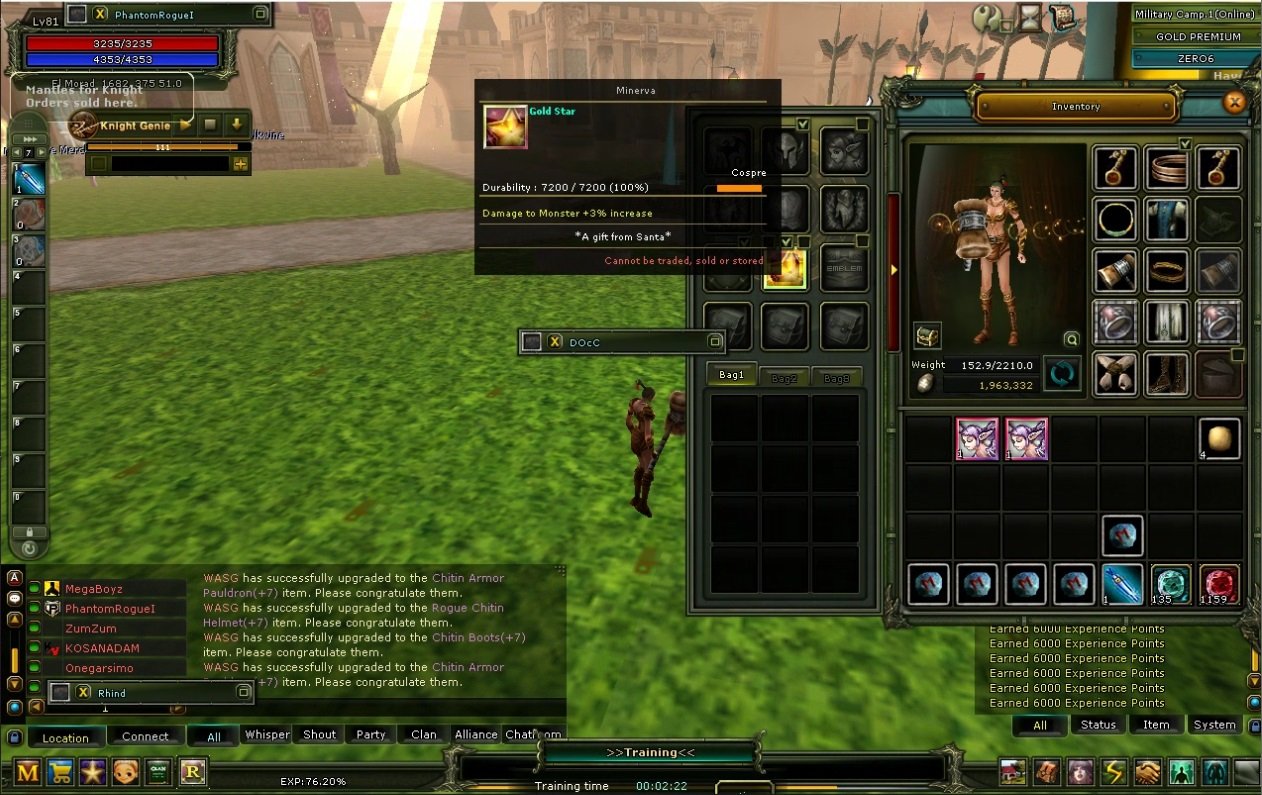Select the Gold Star cospre slot
This screenshot has height=795, width=1262.
click(785, 267)
